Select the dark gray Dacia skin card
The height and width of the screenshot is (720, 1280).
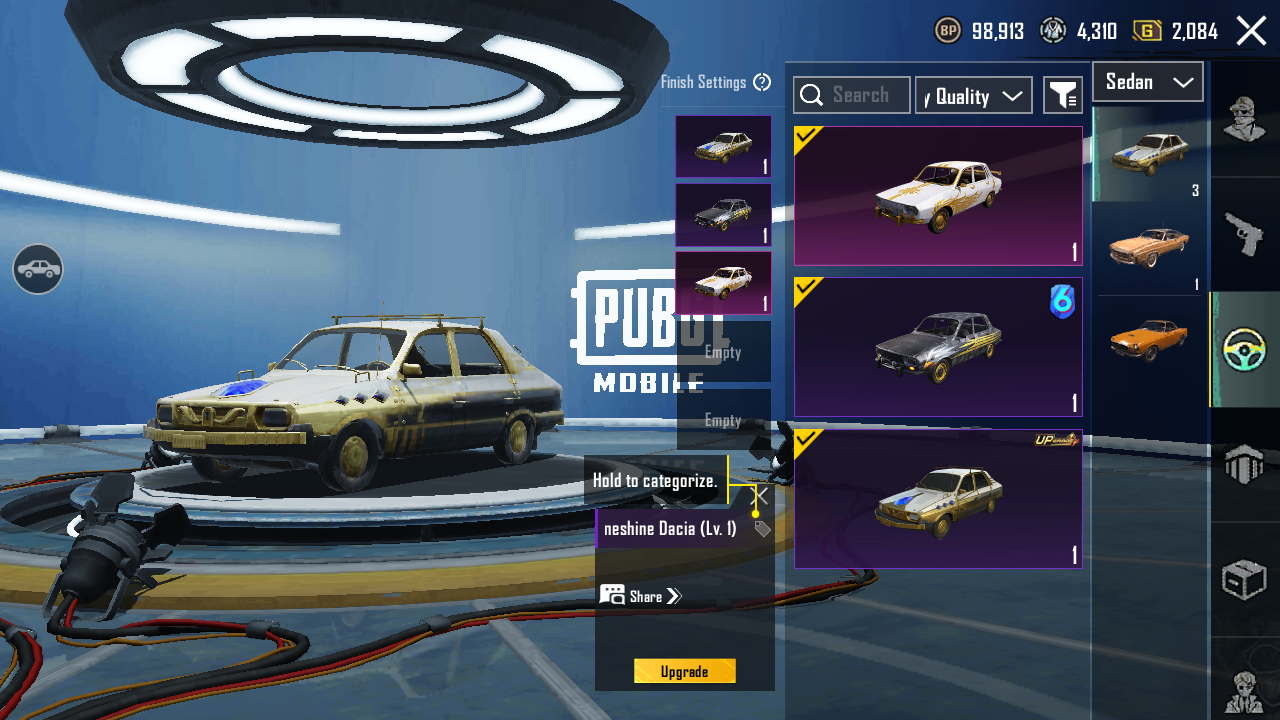click(938, 347)
